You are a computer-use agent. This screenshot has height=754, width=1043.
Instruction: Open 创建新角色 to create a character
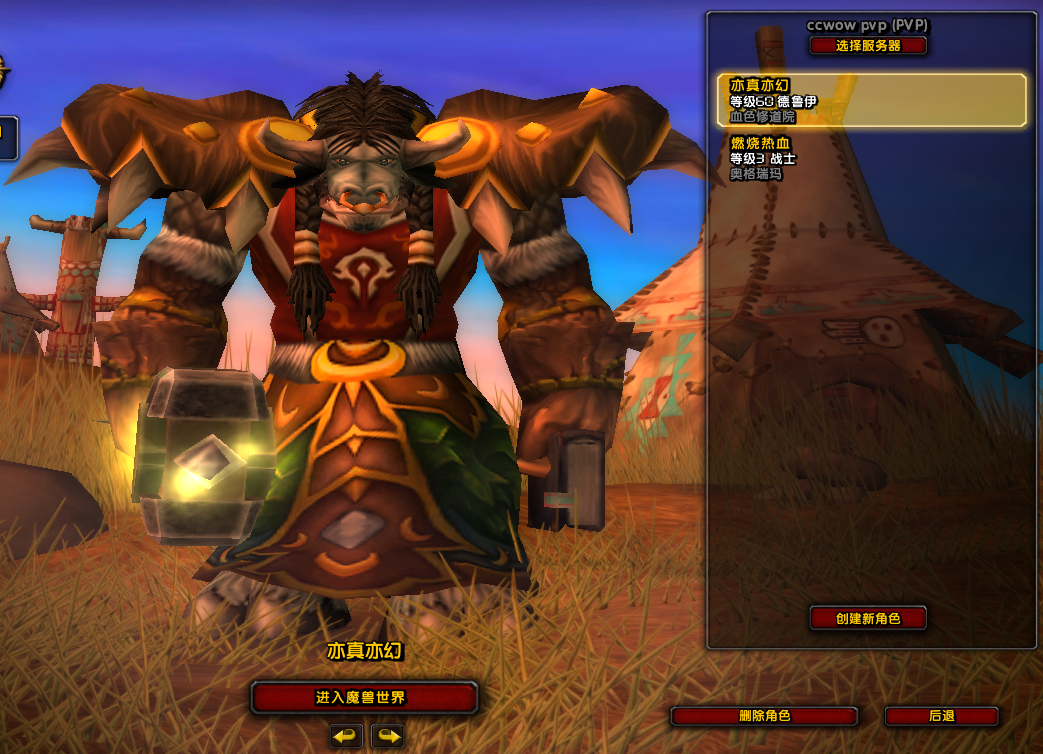point(868,618)
